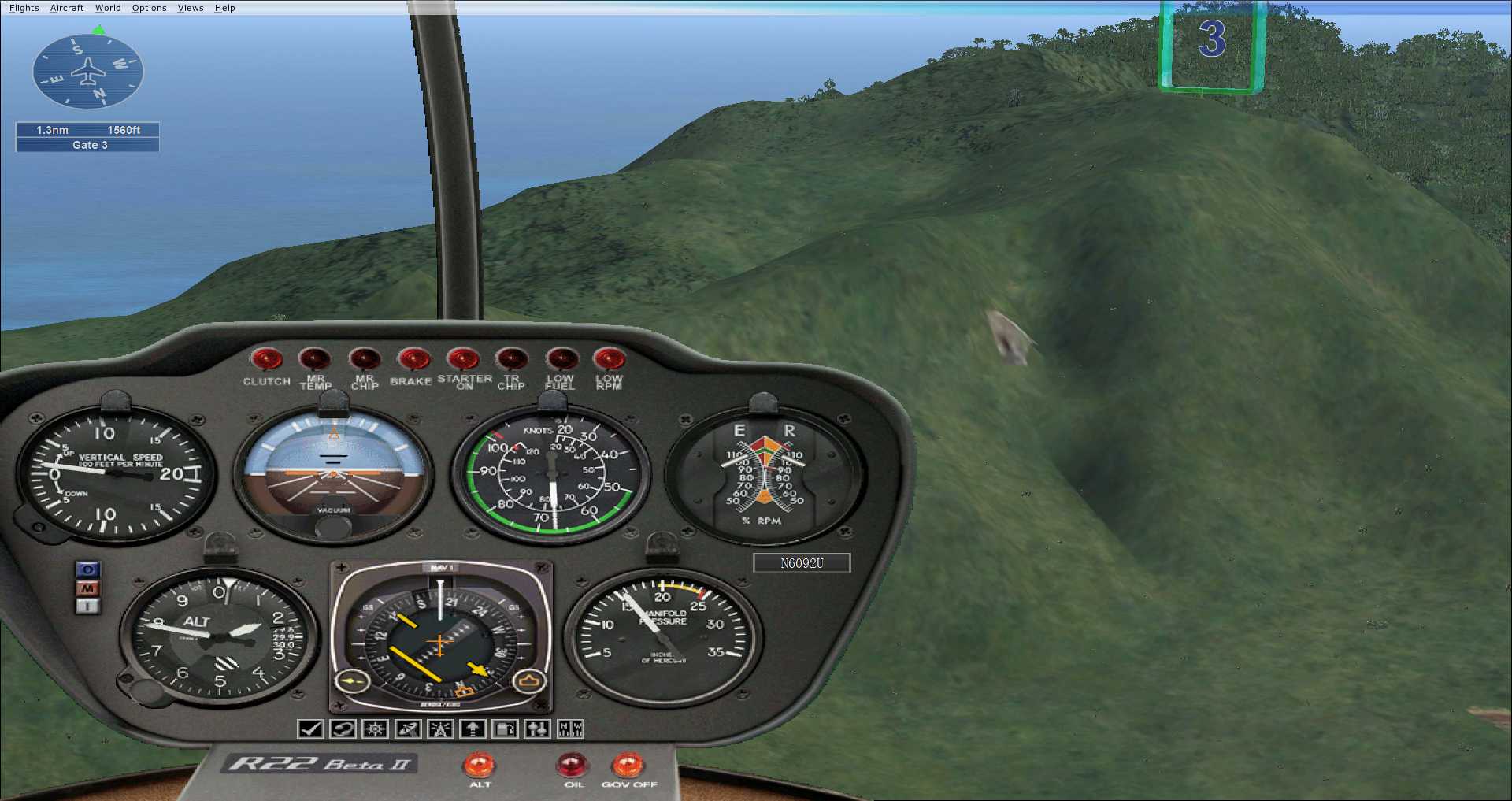
Task: Open the kneeboard checkmark panel icon
Action: [x=310, y=729]
